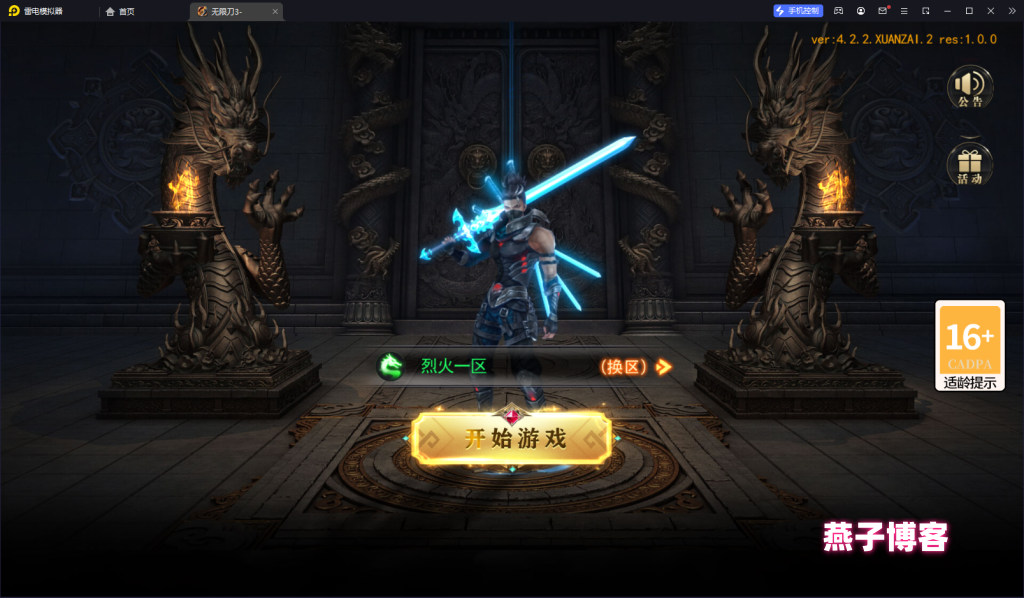The height and width of the screenshot is (598, 1024).
Task: Open the 手机控制 phone control button
Action: pyautogui.click(x=797, y=11)
